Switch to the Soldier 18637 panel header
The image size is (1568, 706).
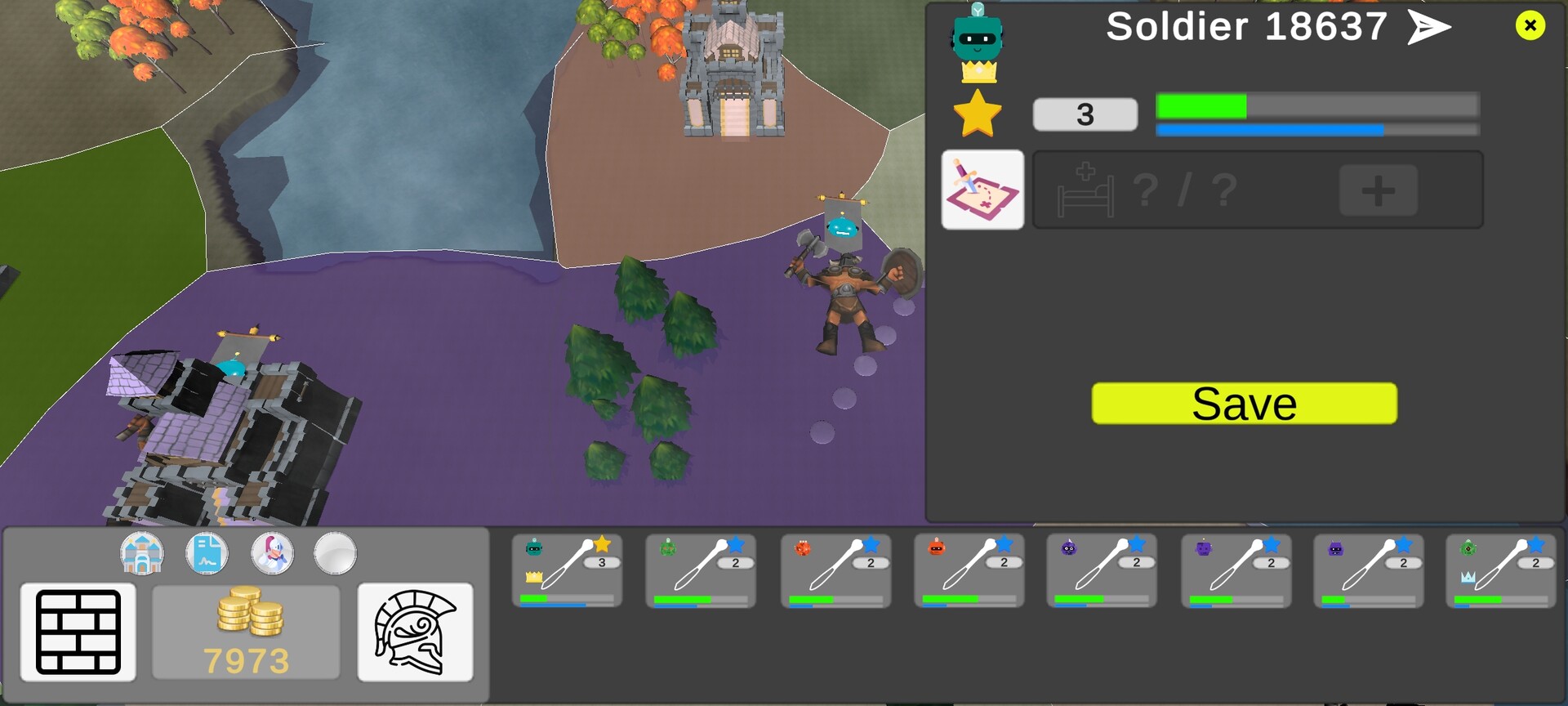pyautogui.click(x=1244, y=27)
